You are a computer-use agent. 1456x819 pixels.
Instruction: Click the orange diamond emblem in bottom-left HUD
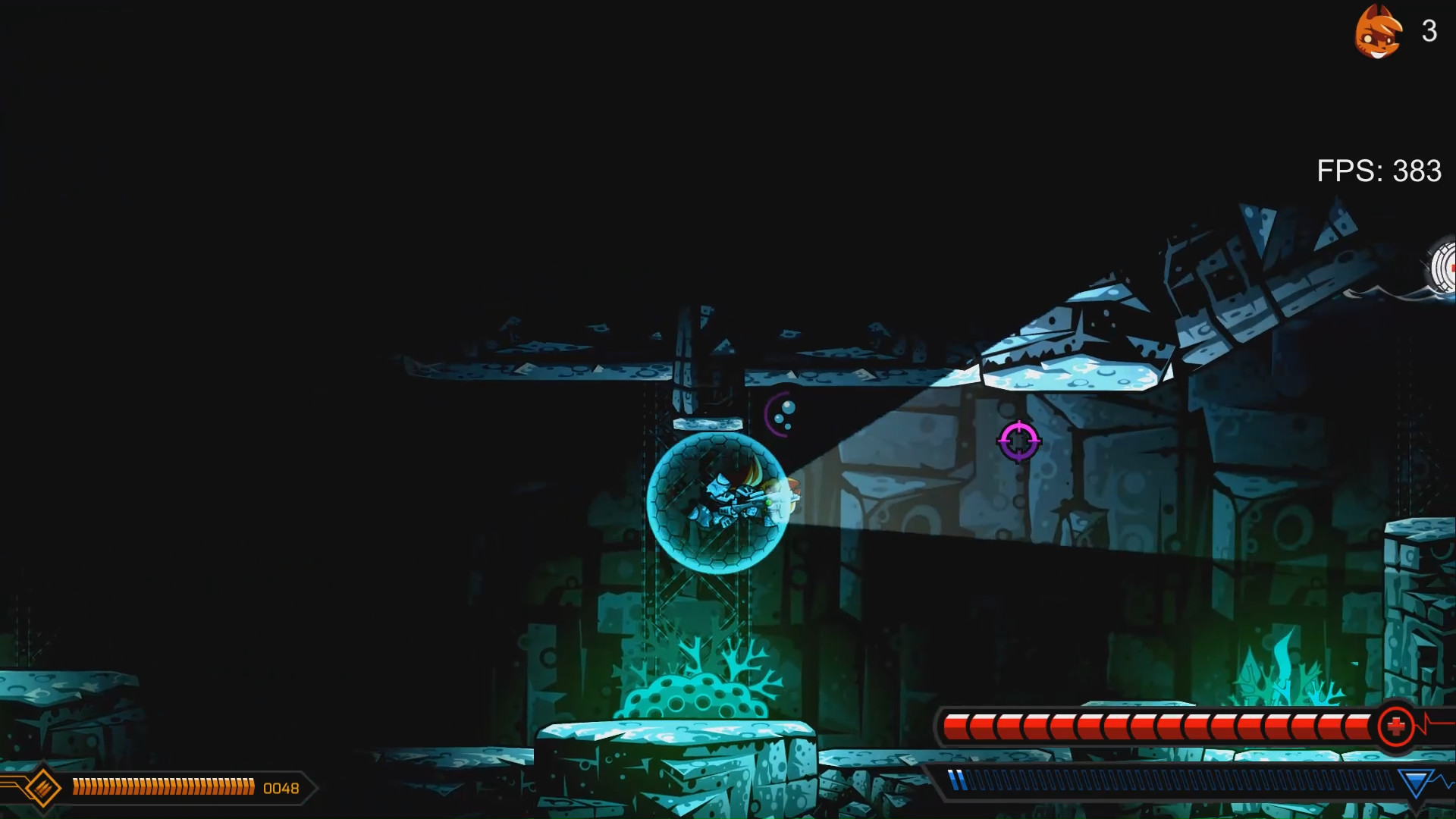(x=42, y=787)
